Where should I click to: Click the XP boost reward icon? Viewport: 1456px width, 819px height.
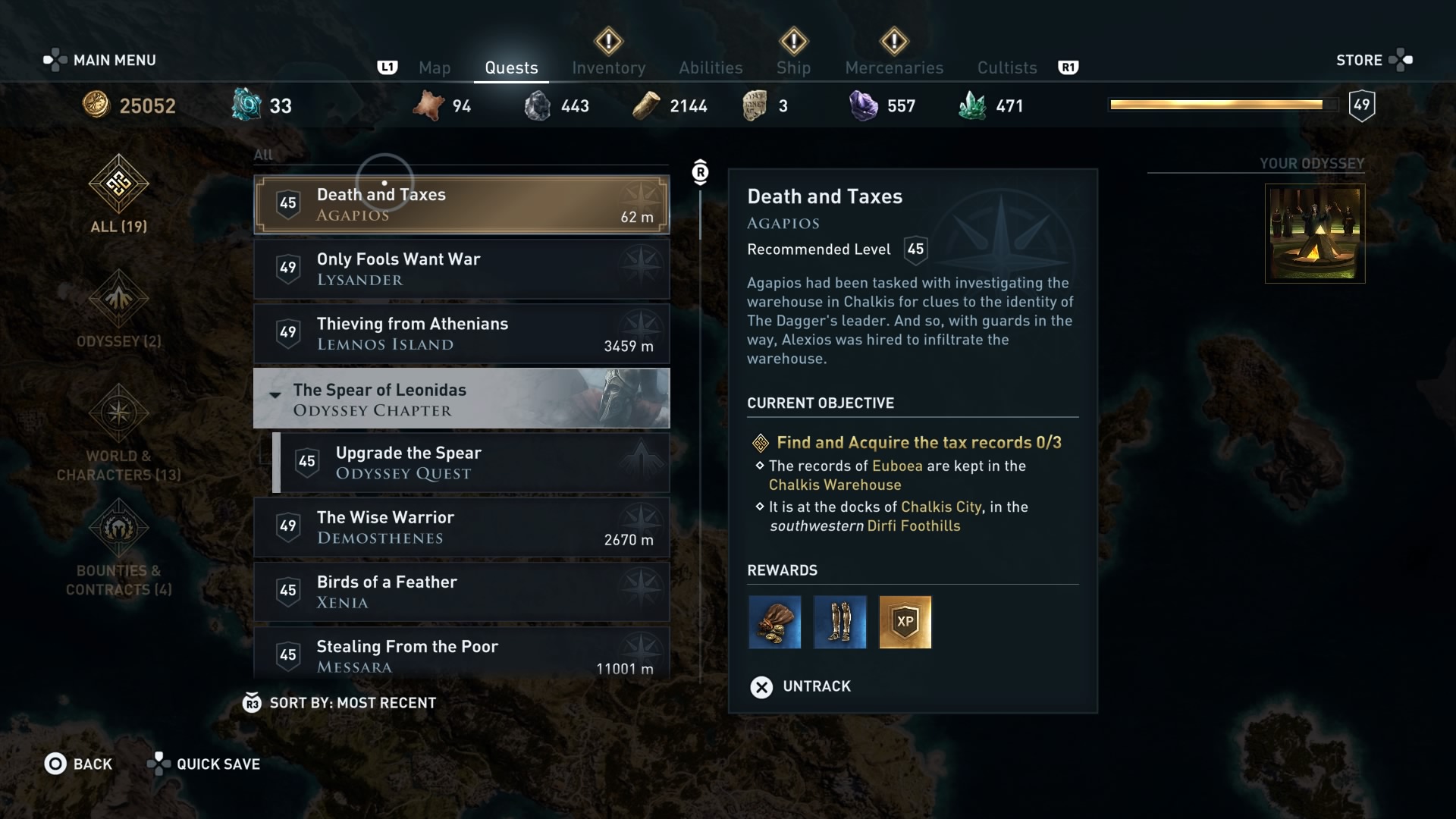[905, 623]
